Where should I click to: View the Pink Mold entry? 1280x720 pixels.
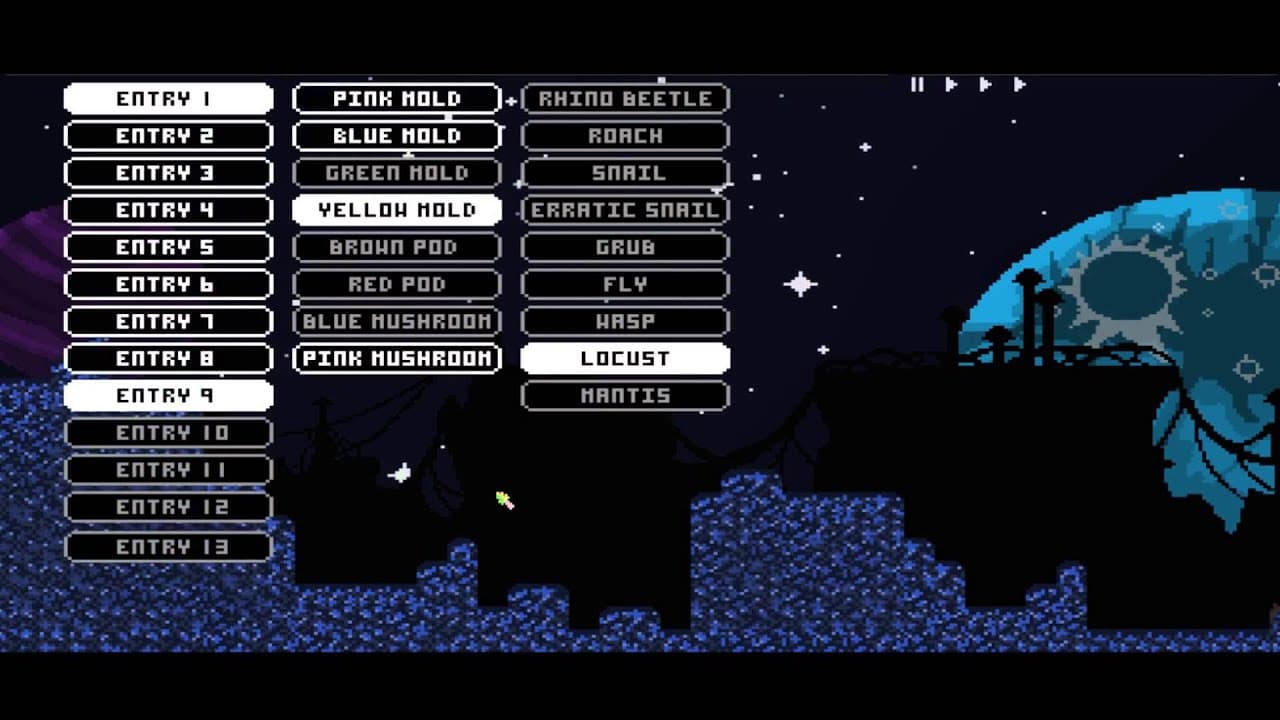coord(396,98)
